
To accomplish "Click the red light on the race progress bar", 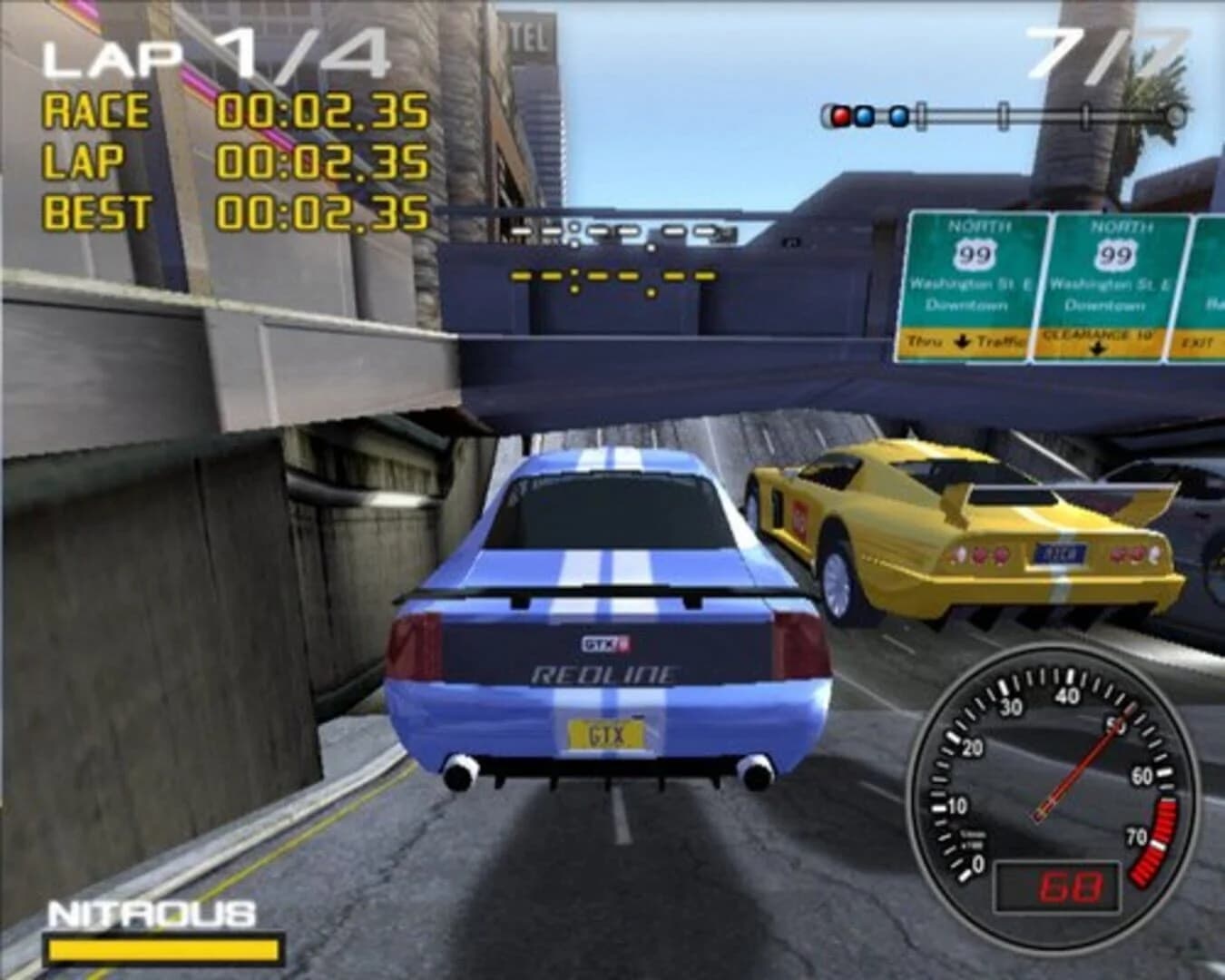I will pos(840,115).
